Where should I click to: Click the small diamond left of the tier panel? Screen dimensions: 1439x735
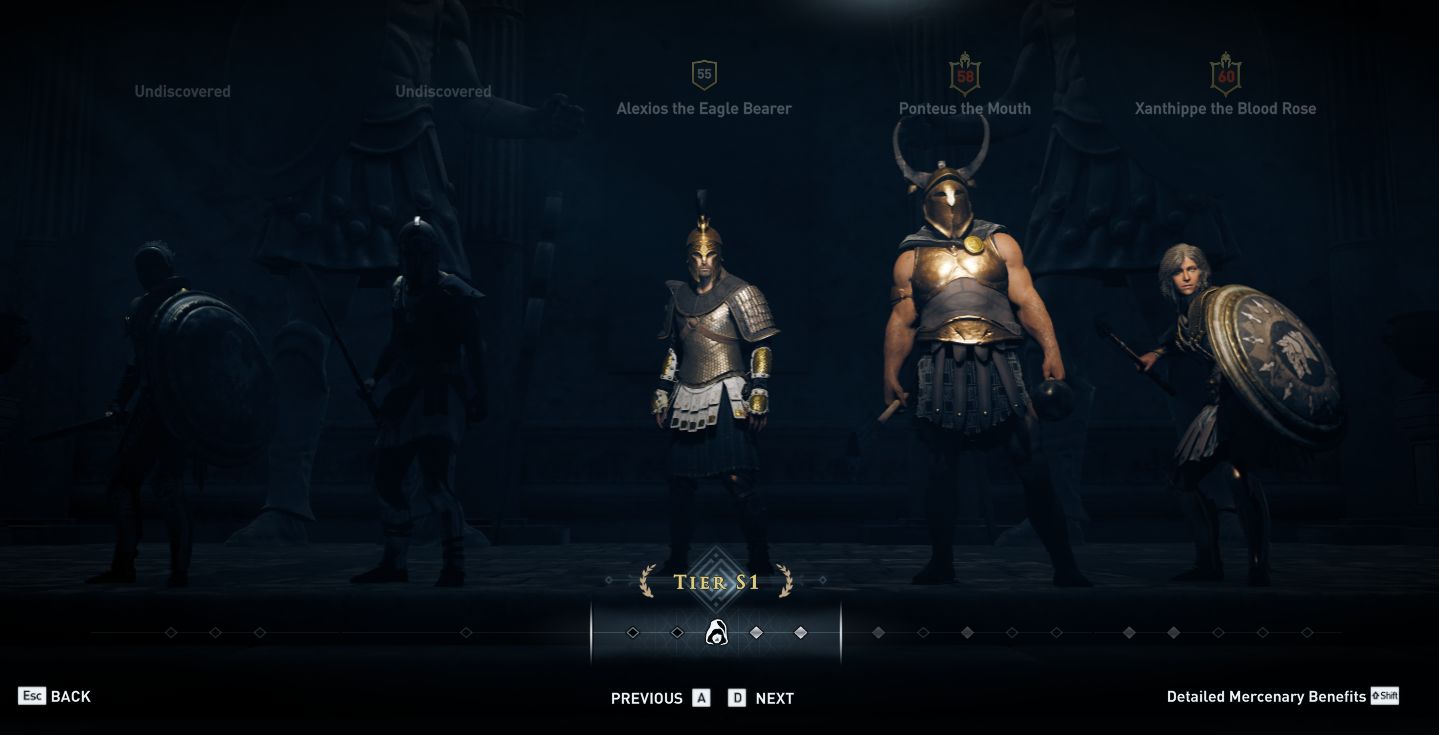608,580
